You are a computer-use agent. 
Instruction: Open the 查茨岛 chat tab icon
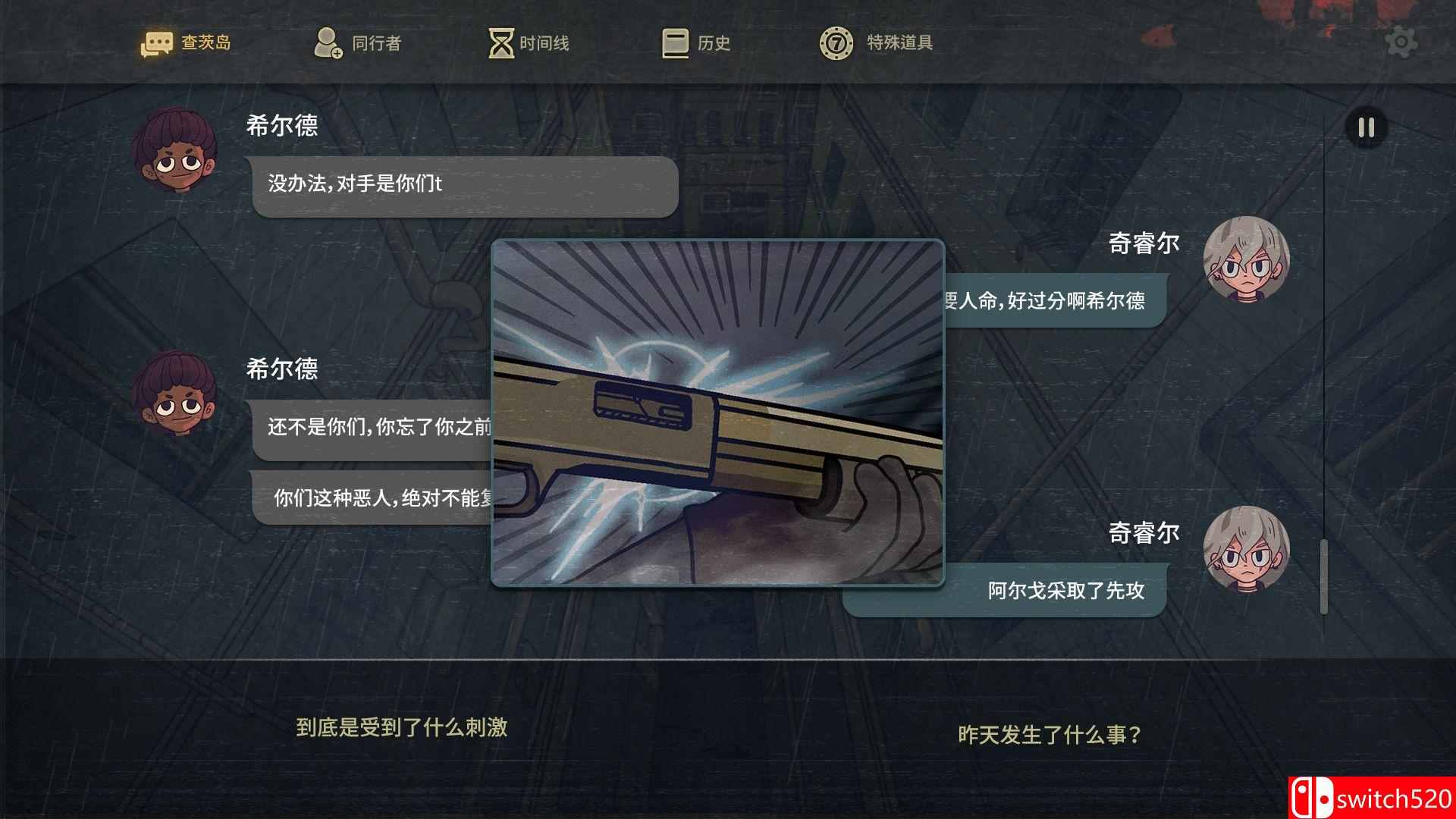tap(157, 42)
